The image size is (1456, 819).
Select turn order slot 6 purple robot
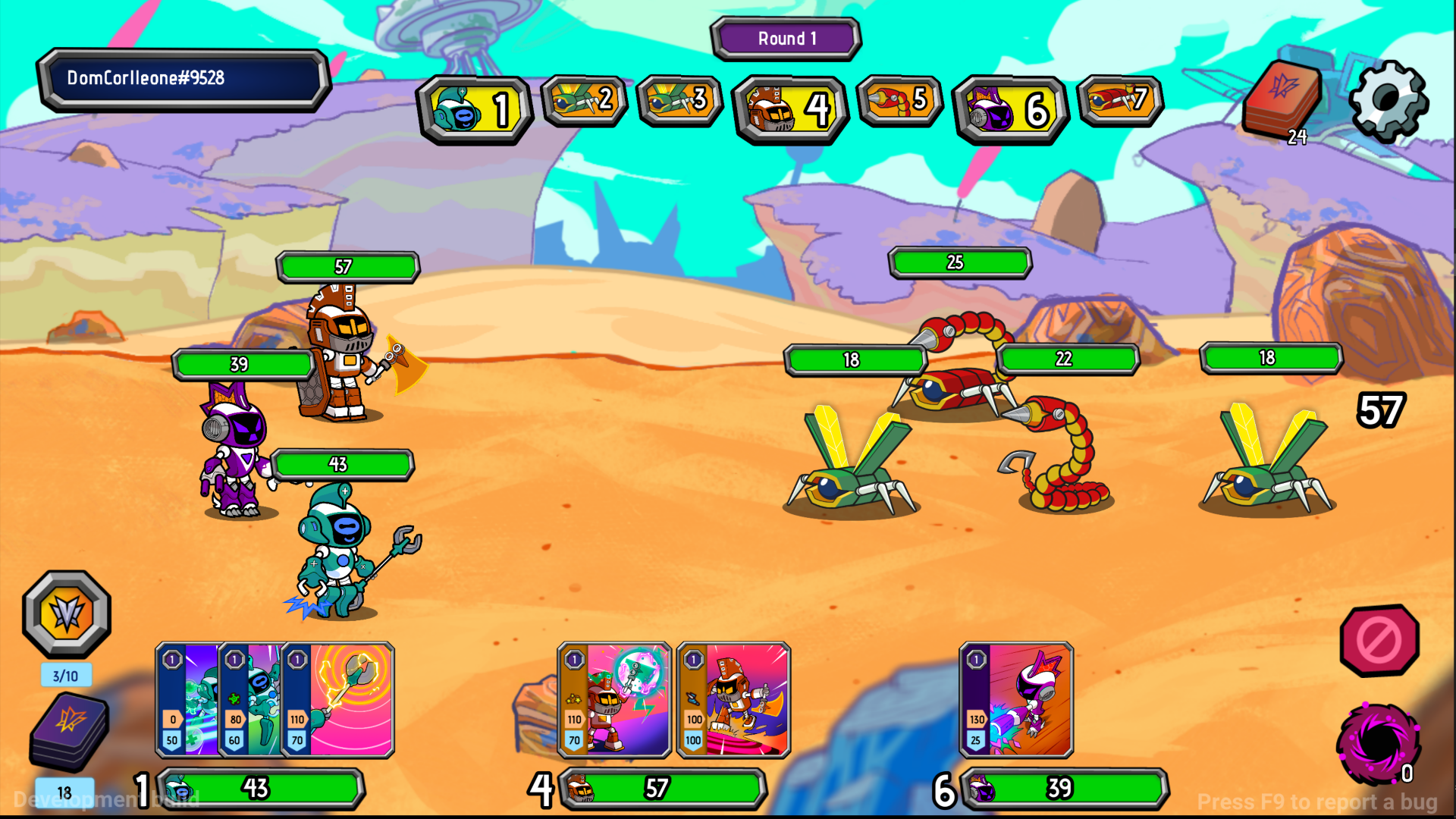tap(1010, 110)
